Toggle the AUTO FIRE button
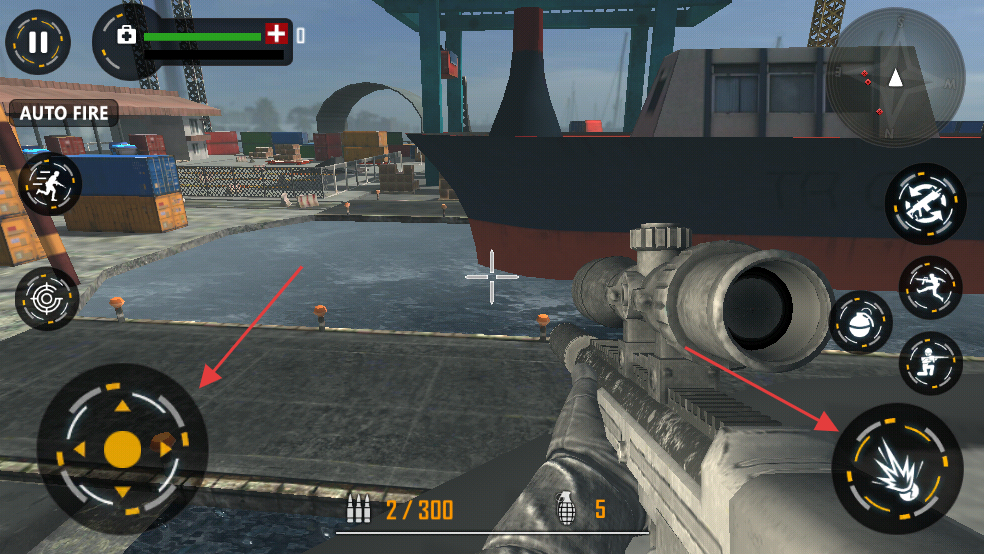The image size is (984, 554). [65, 113]
